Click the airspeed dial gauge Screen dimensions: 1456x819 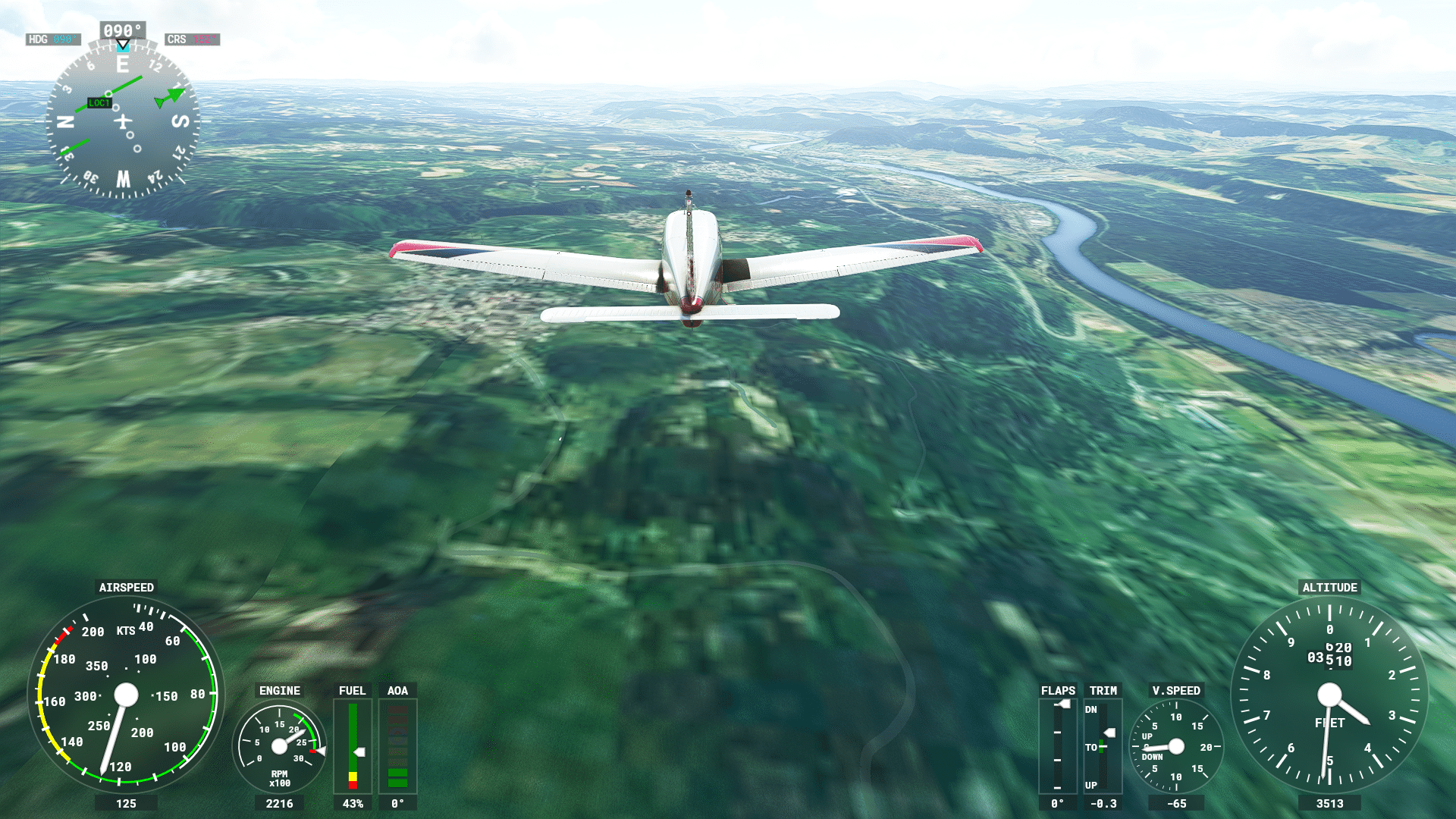tap(126, 694)
